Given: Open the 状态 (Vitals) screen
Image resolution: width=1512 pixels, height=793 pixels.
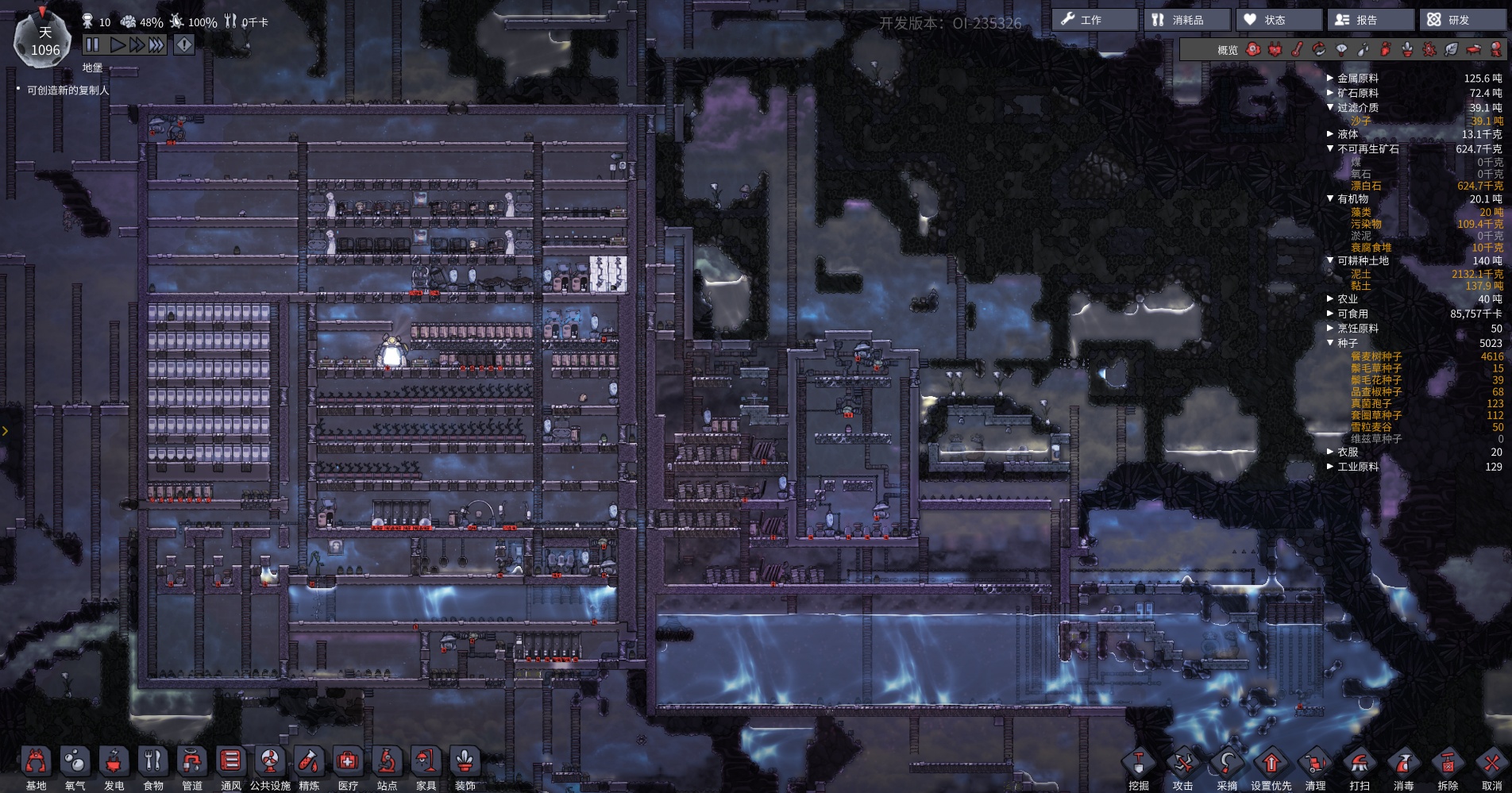Looking at the screenshot, I should pos(1278,20).
